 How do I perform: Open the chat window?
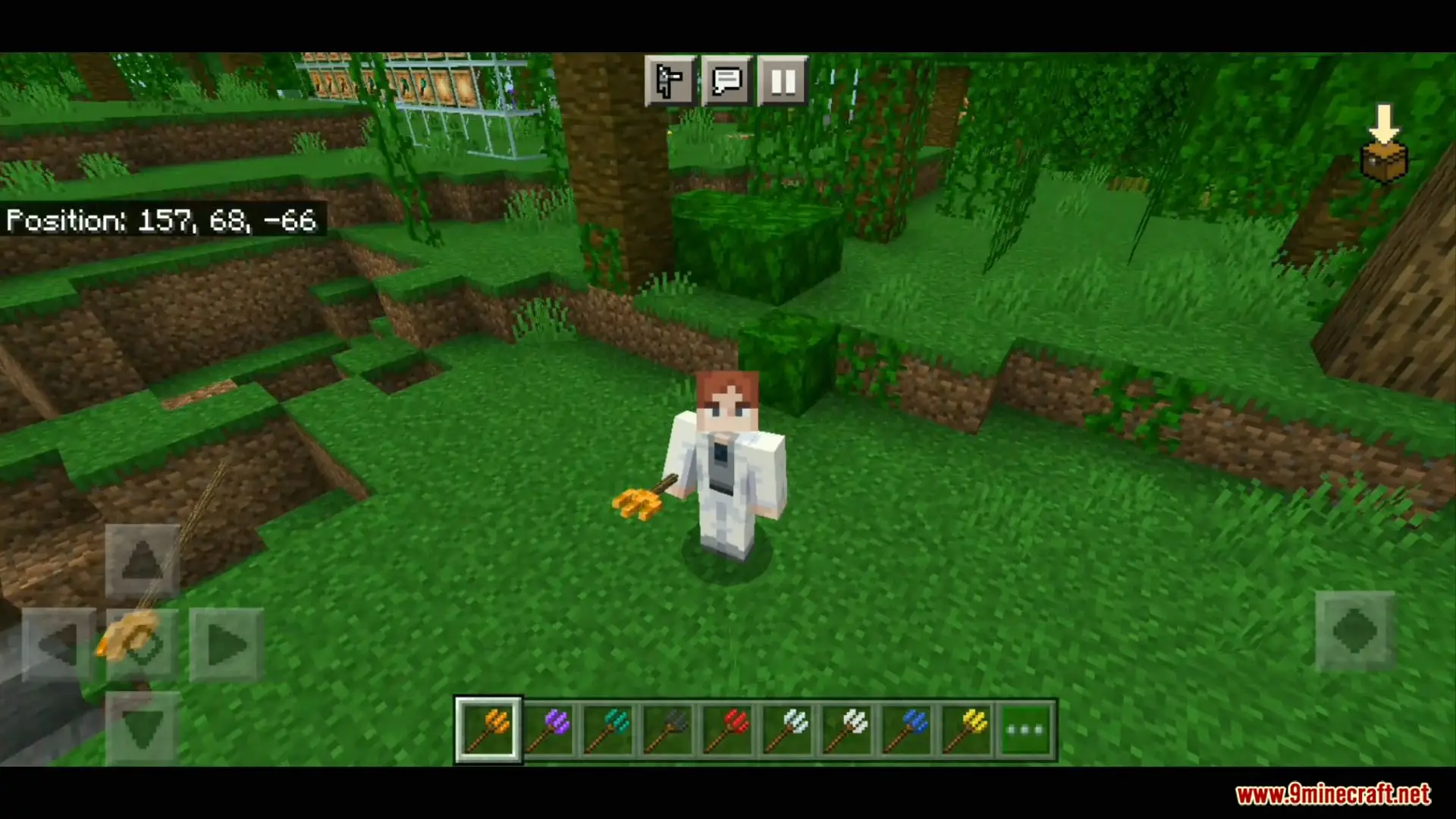pos(726,80)
